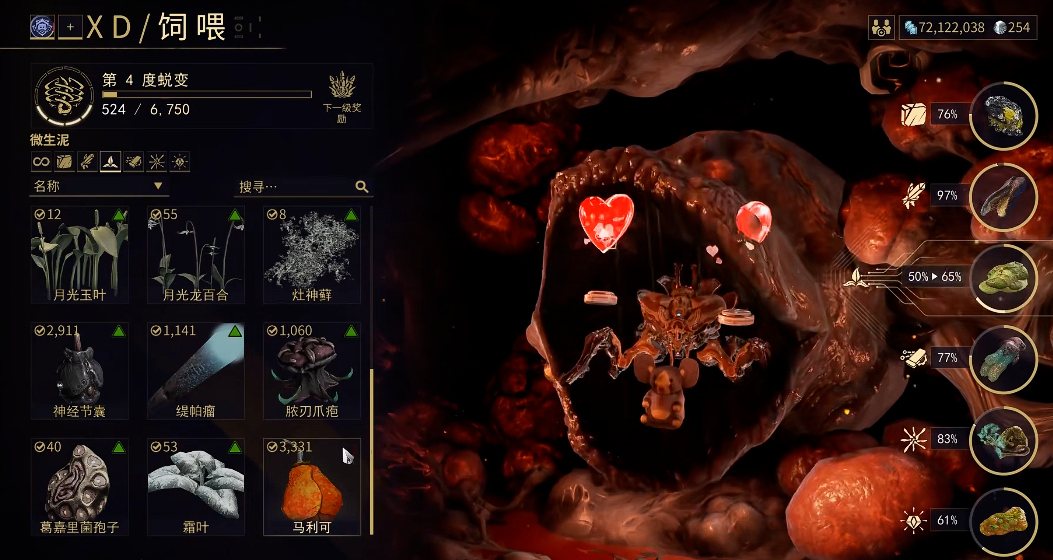Open the player profile avatar icon
1053x560 pixels.
click(x=42, y=27)
